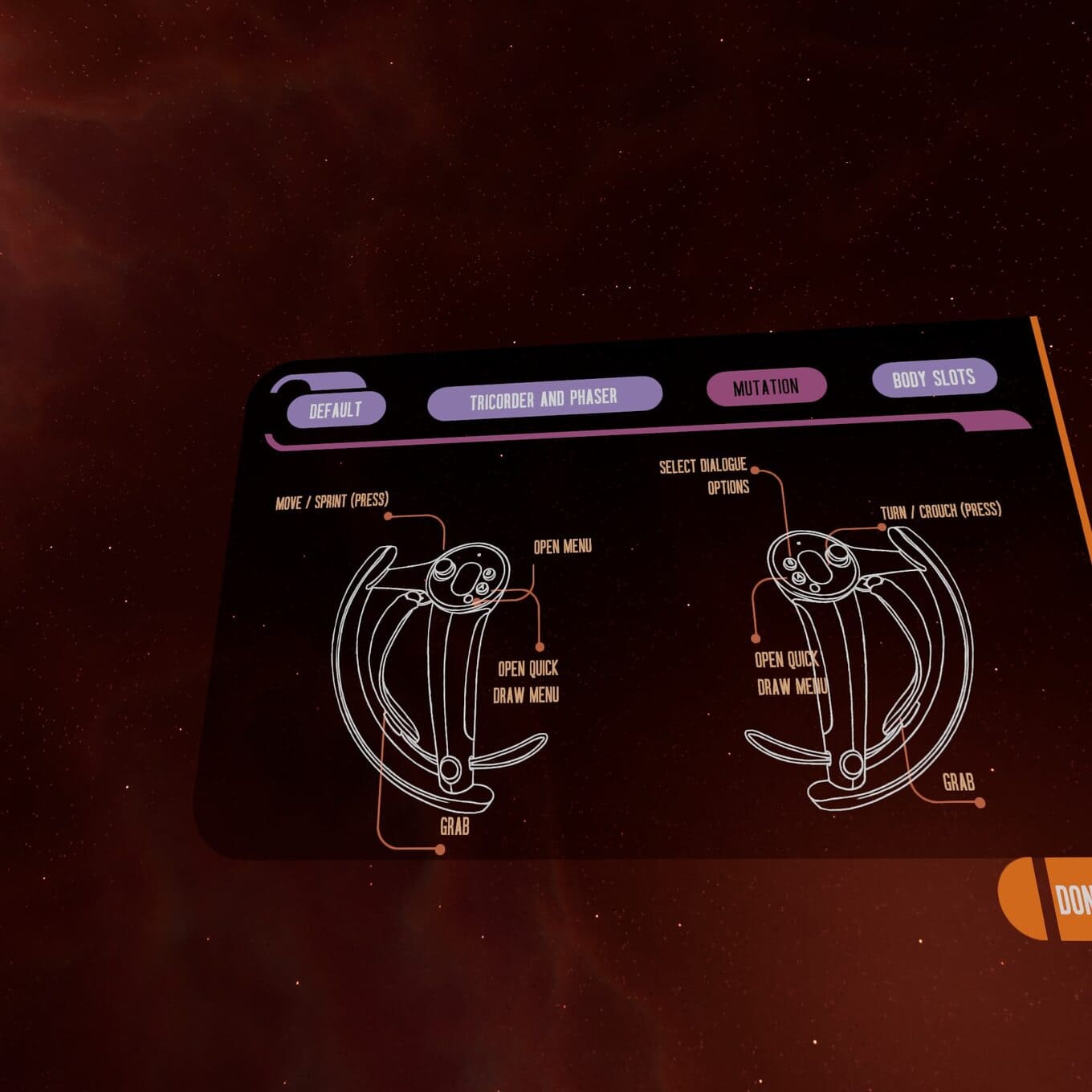Switch to the Default controls tab
This screenshot has width=1092, height=1092.
pos(336,409)
